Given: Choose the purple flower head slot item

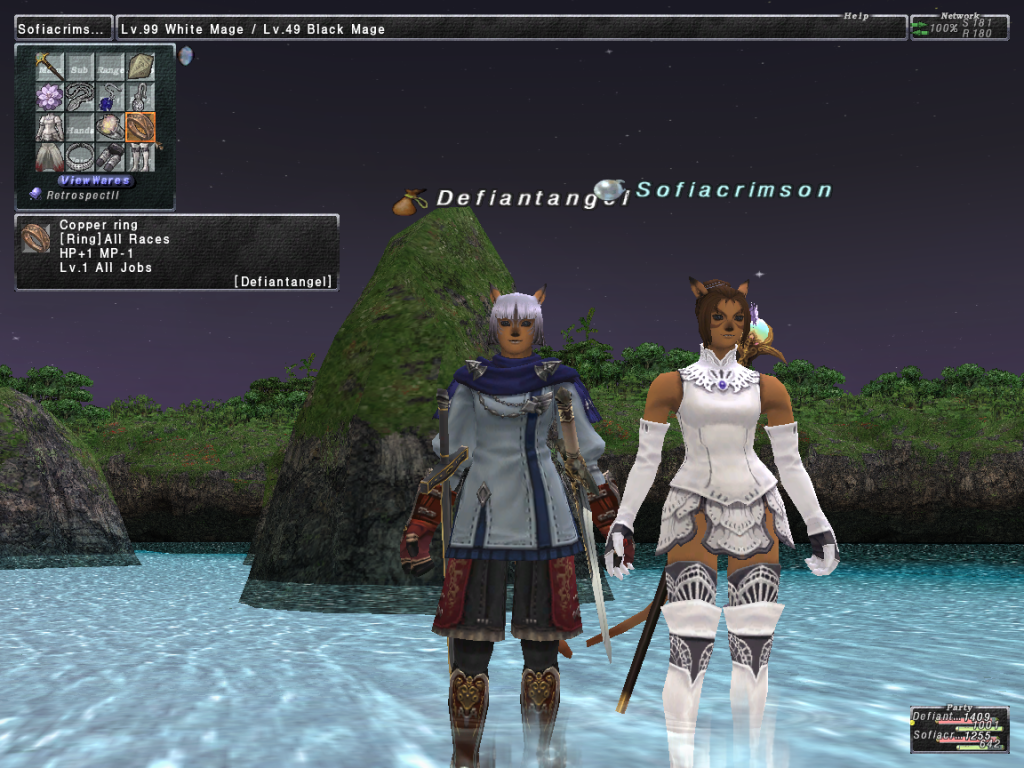Looking at the screenshot, I should tap(50, 97).
